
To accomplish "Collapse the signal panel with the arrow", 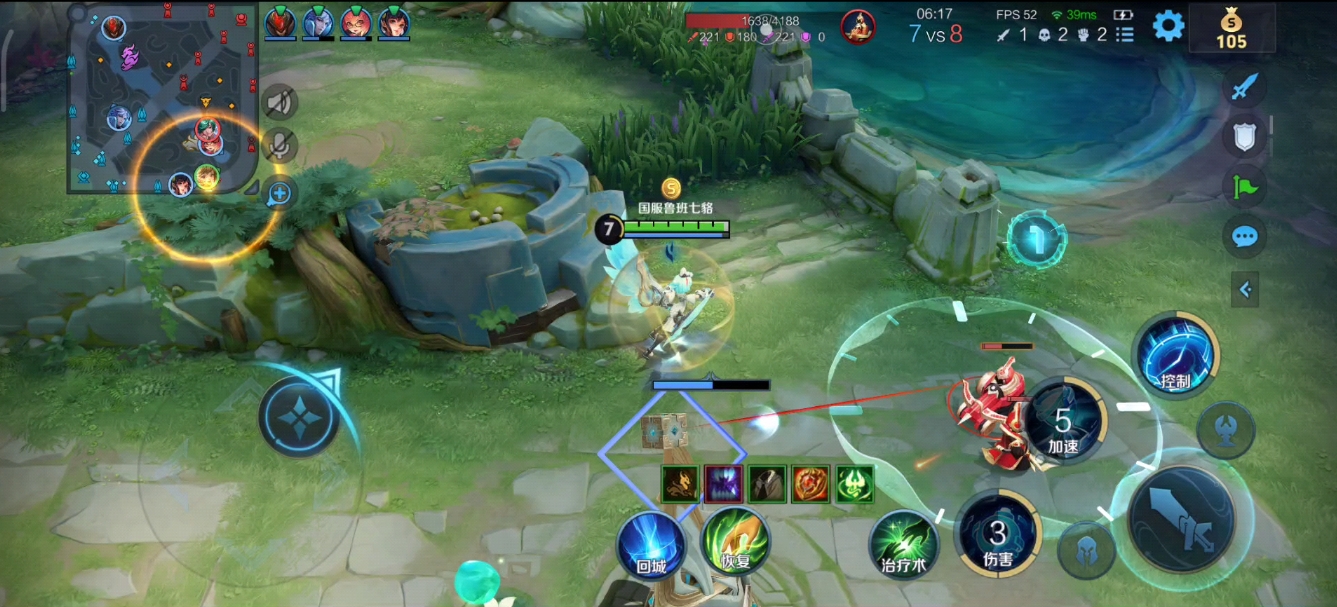I will click(x=1245, y=290).
